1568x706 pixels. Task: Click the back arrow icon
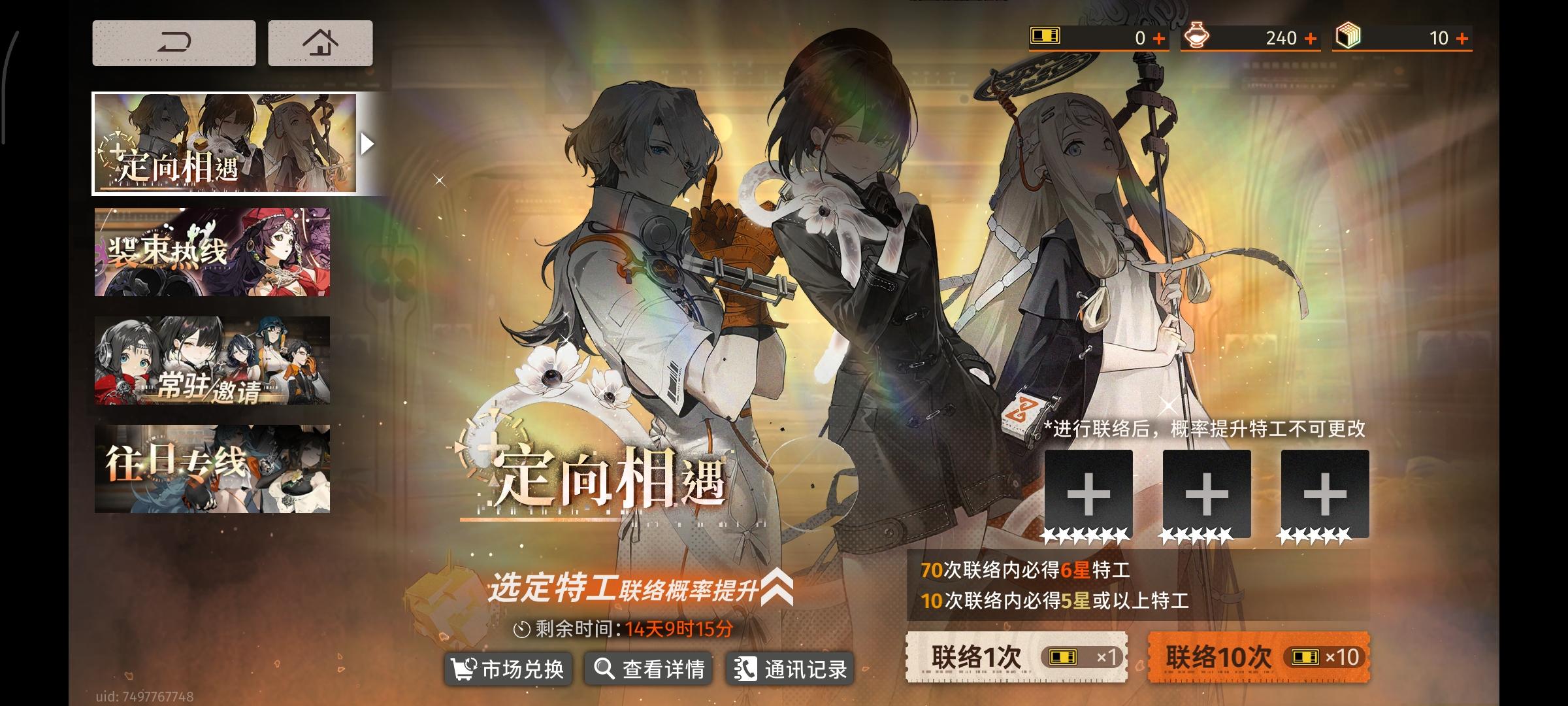(174, 42)
